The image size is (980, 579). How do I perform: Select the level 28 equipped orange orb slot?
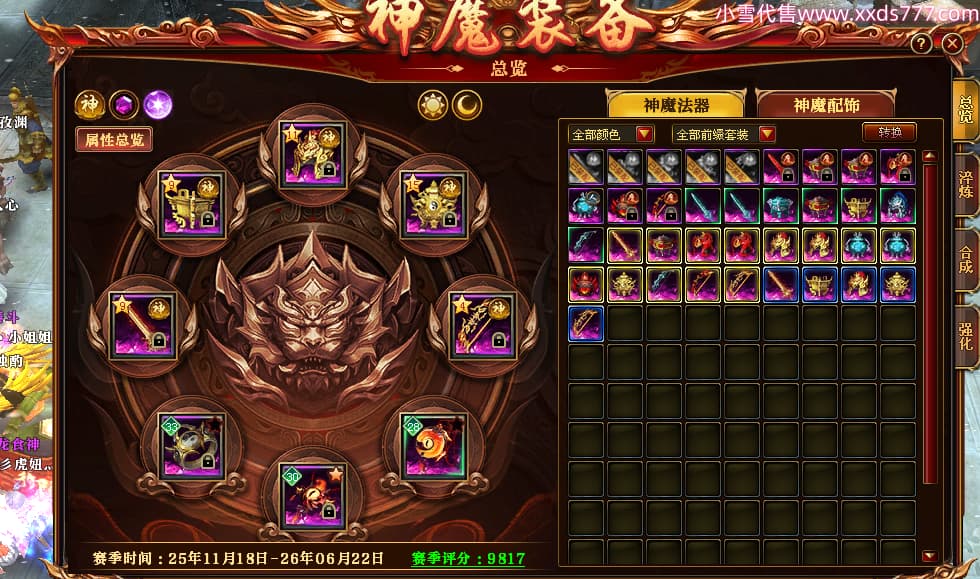(433, 445)
